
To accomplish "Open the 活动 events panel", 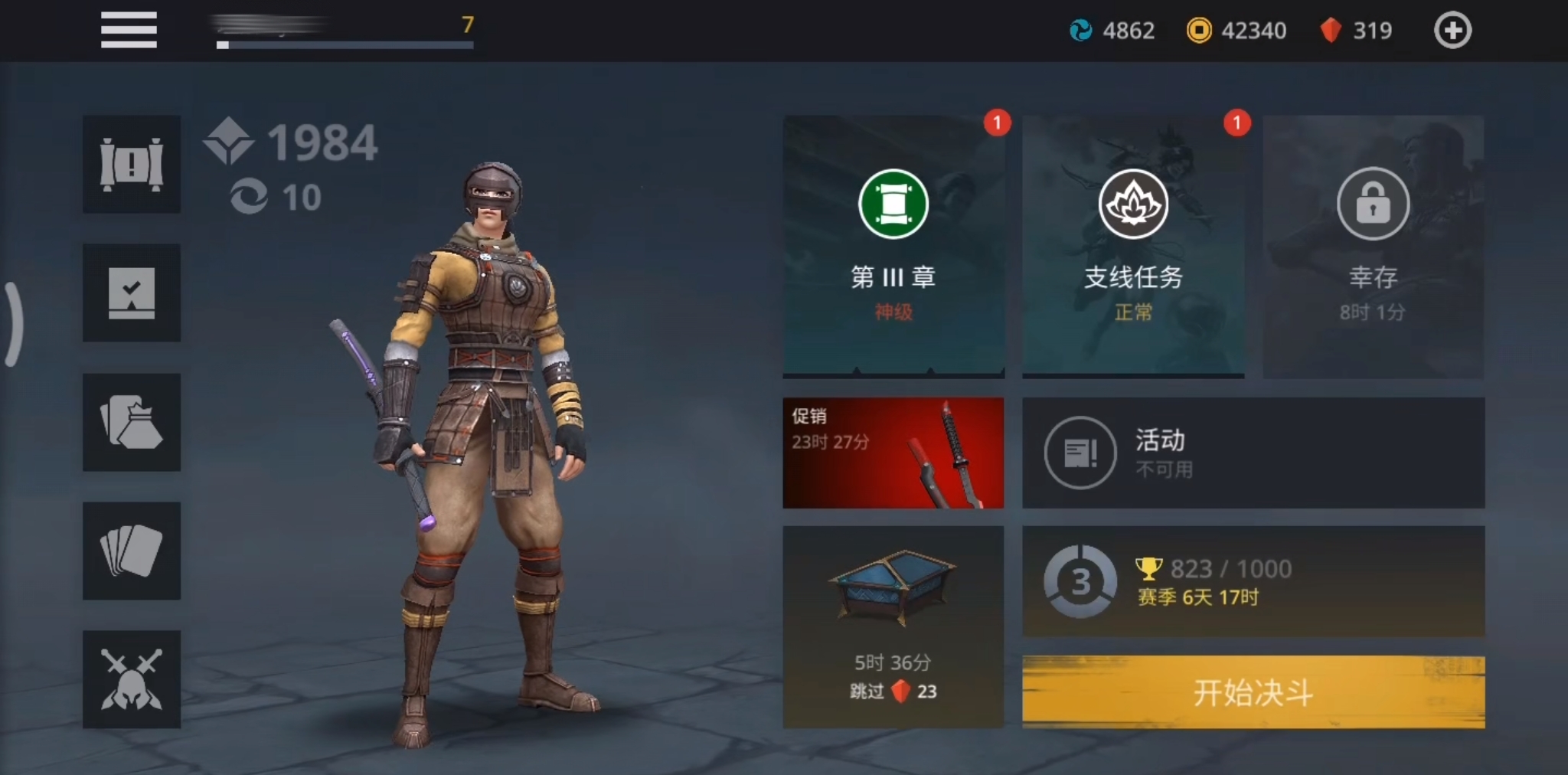I will click(1253, 453).
